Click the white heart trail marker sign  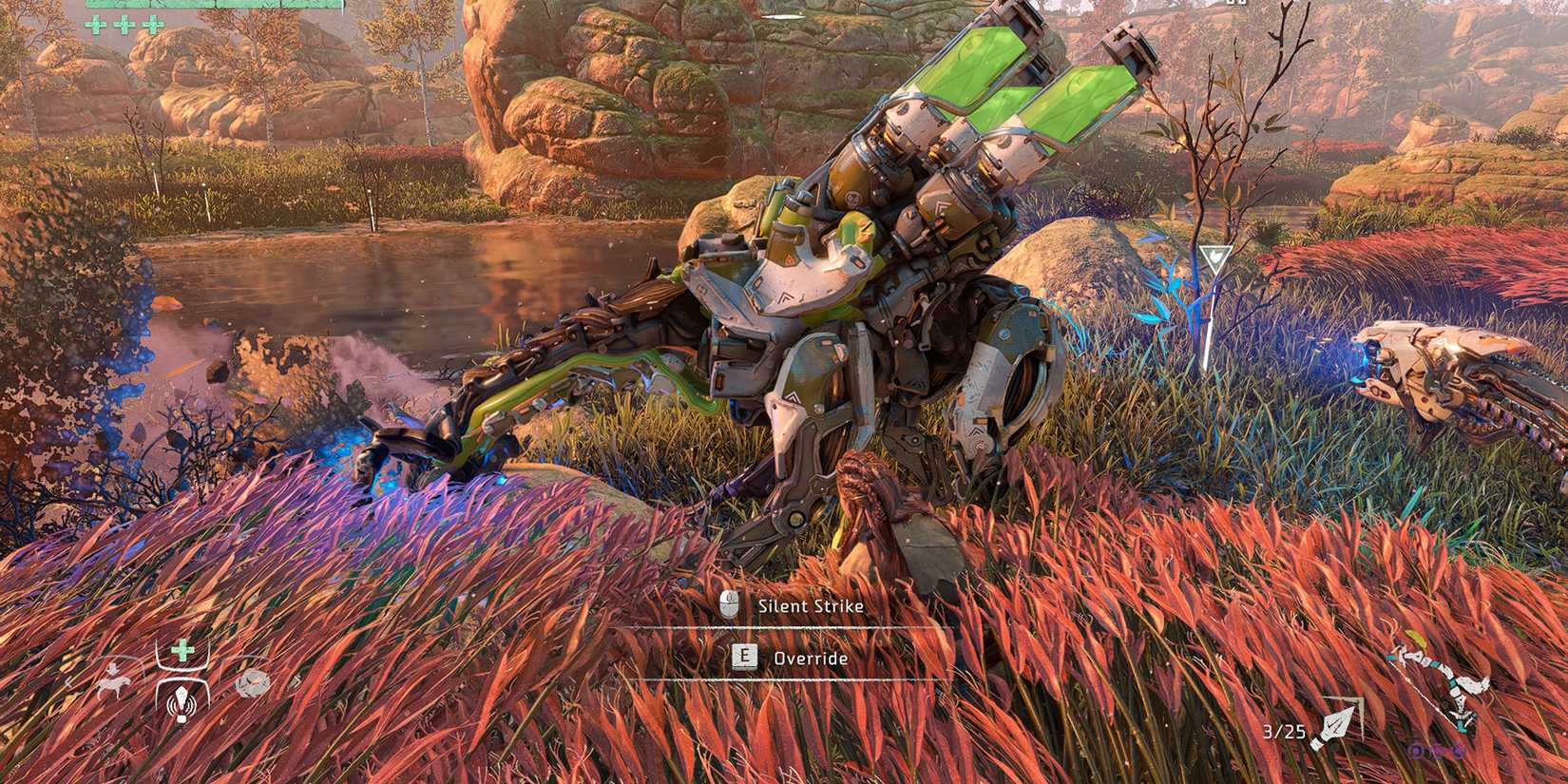pyautogui.click(x=1216, y=257)
